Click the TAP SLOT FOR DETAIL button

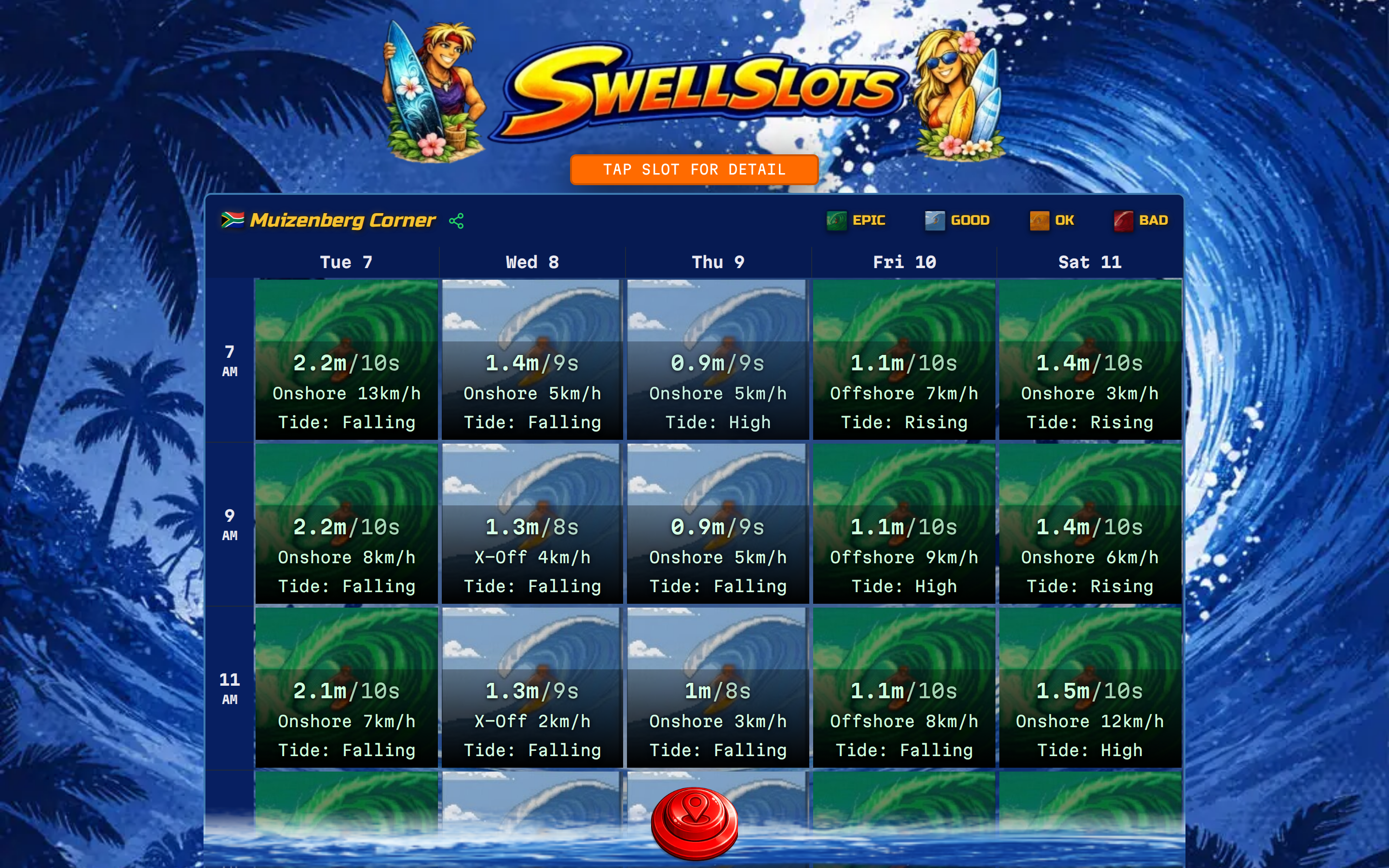[694, 169]
